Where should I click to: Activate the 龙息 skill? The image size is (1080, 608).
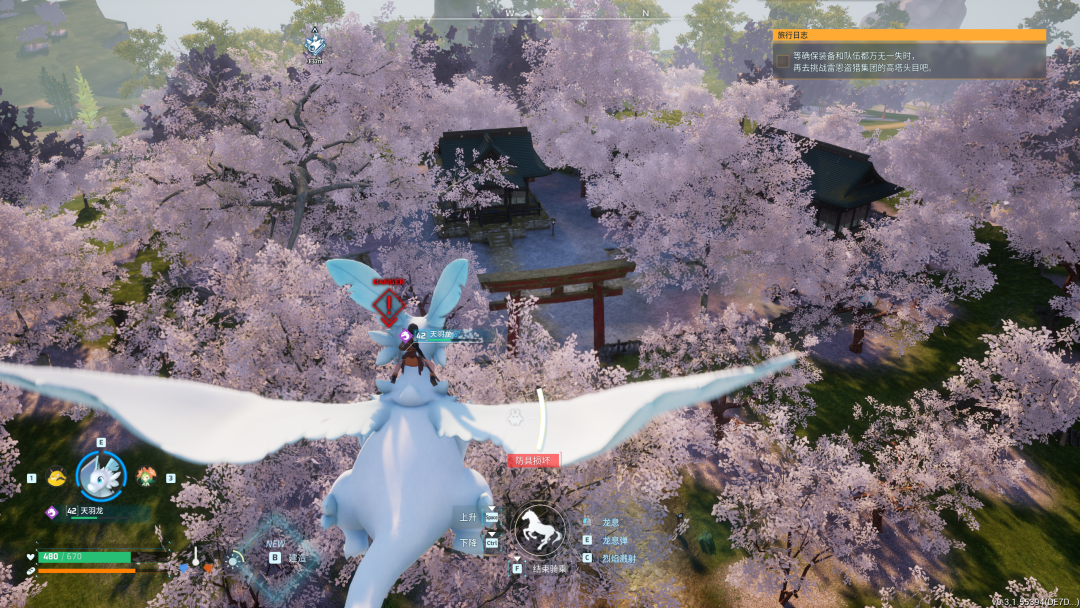click(x=611, y=522)
